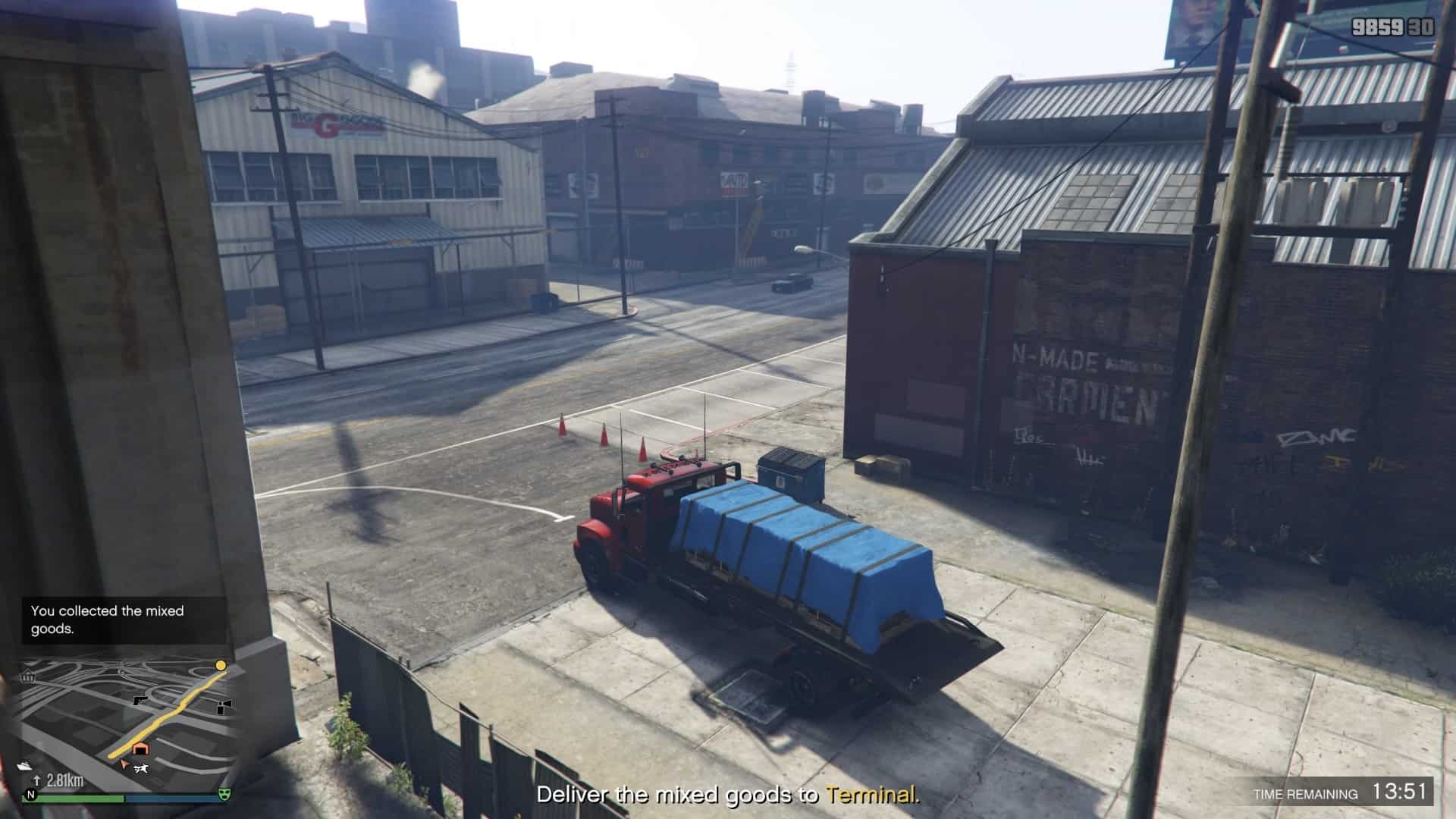Click the basket store icon on minimap

tap(30, 676)
